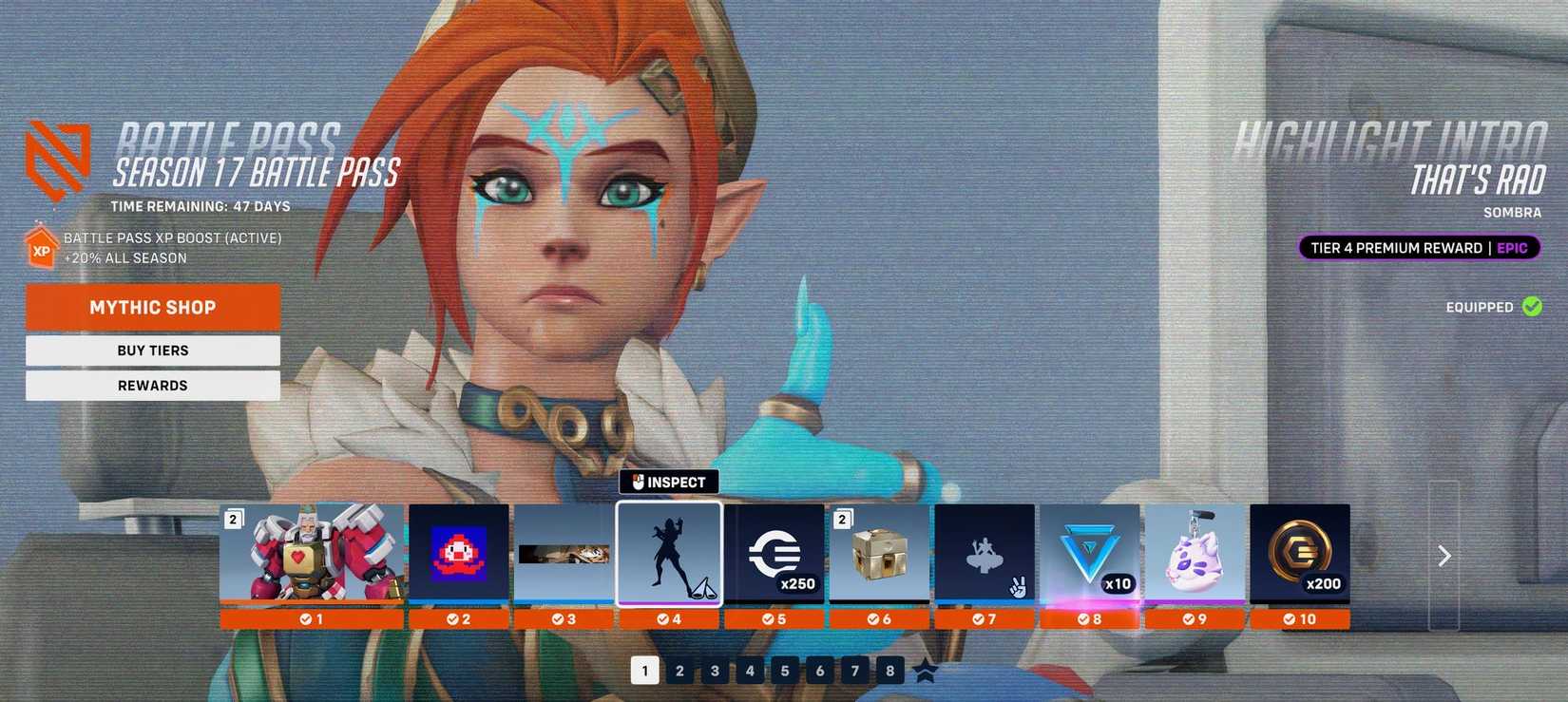The height and width of the screenshot is (702, 1568).
Task: Open the emote reward at tier 7
Action: [x=985, y=554]
